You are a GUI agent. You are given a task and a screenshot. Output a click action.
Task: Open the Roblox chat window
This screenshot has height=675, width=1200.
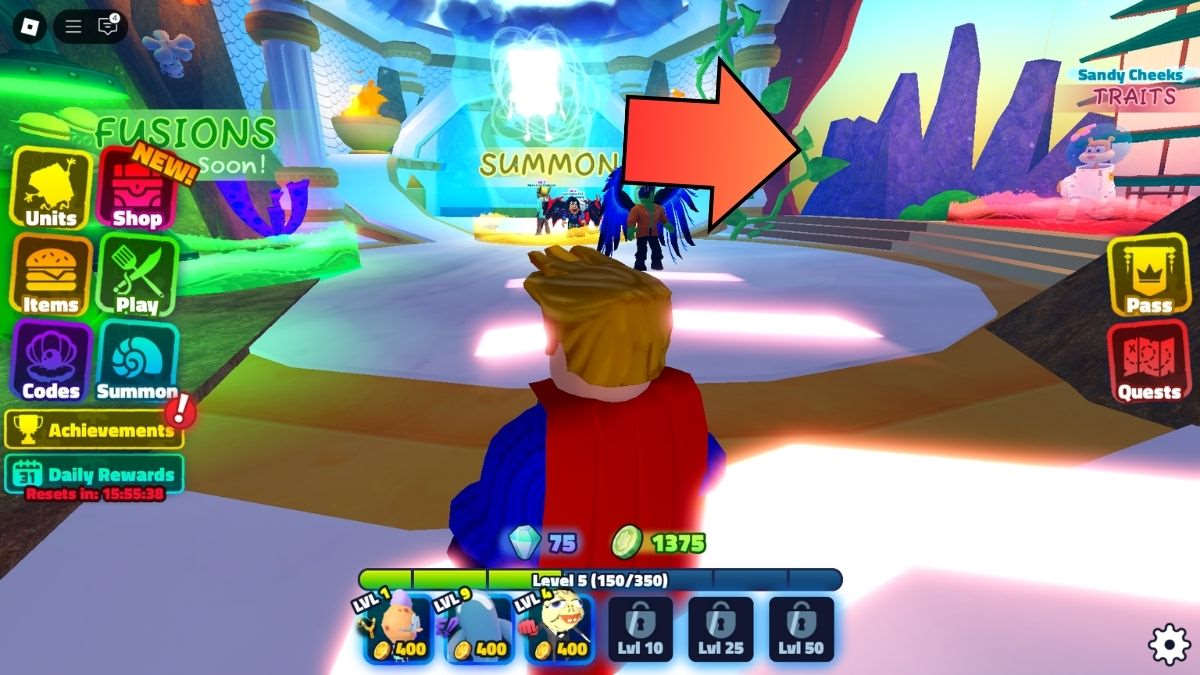coord(108,26)
